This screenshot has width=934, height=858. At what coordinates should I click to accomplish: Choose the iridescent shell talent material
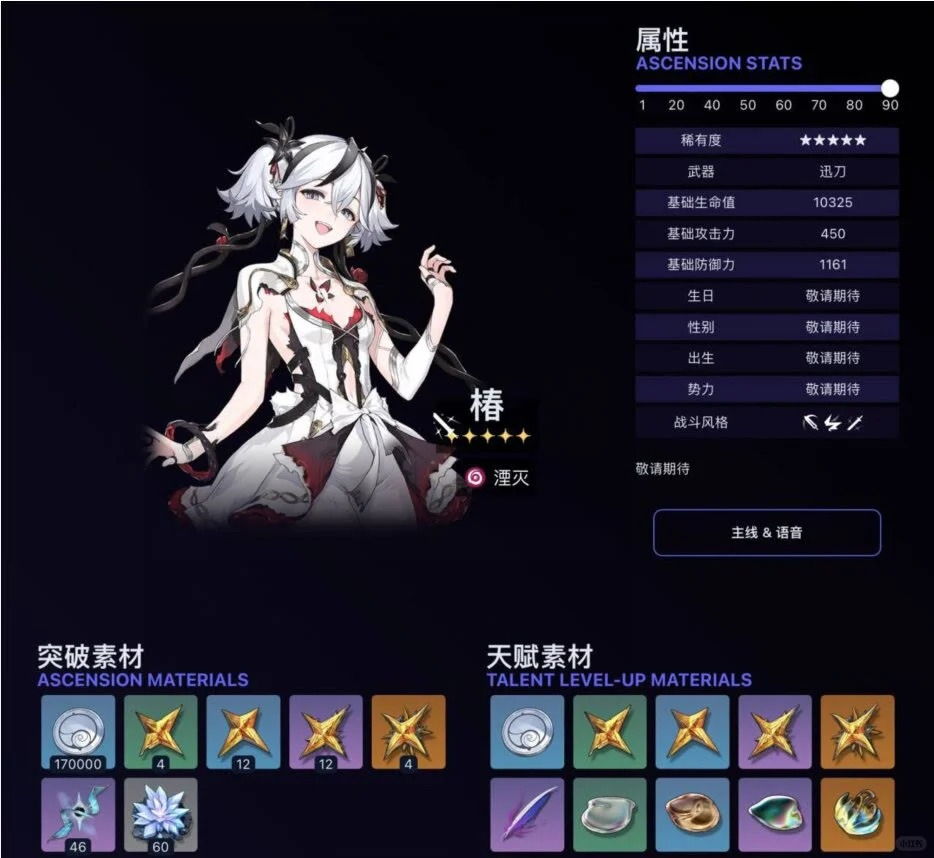click(775, 814)
